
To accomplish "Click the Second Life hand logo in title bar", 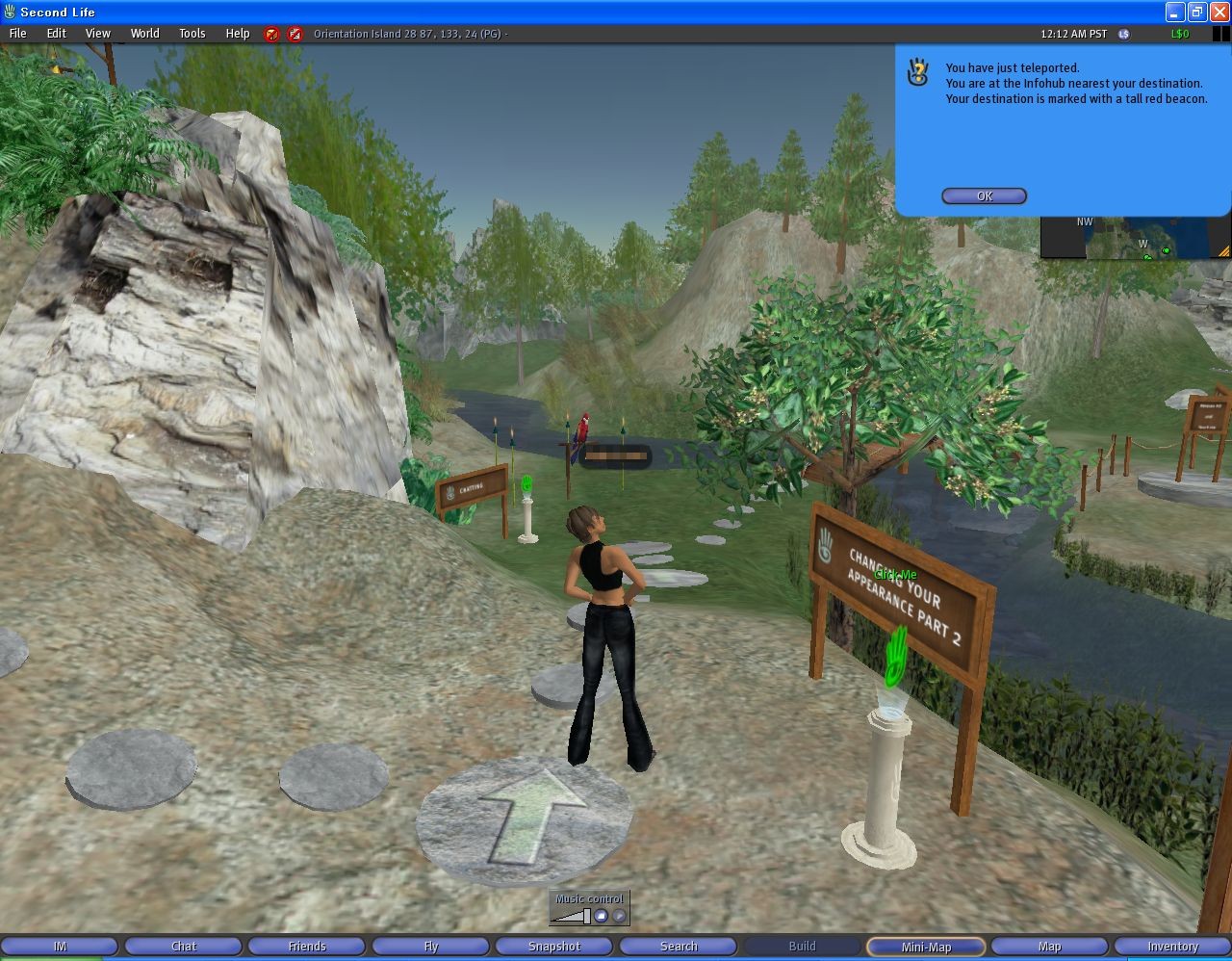I will [x=10, y=12].
